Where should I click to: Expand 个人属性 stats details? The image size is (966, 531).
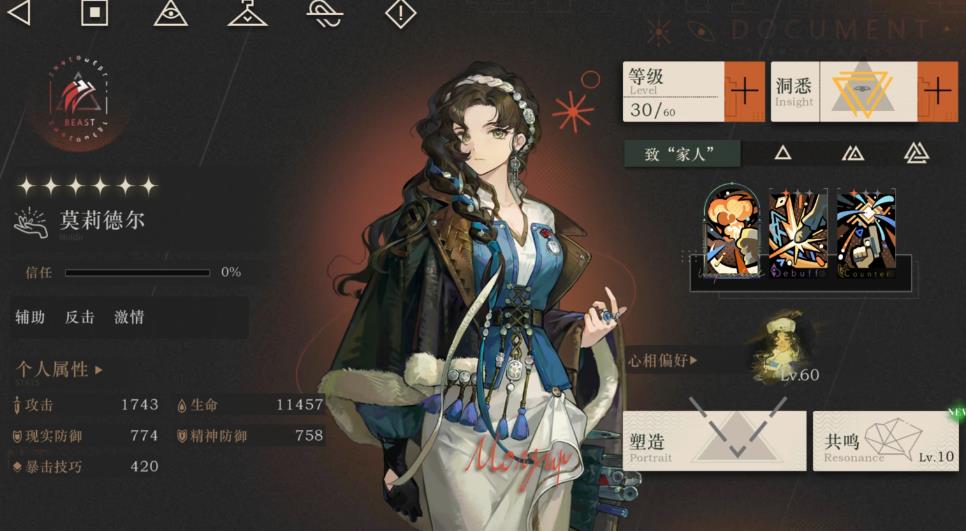tap(59, 370)
